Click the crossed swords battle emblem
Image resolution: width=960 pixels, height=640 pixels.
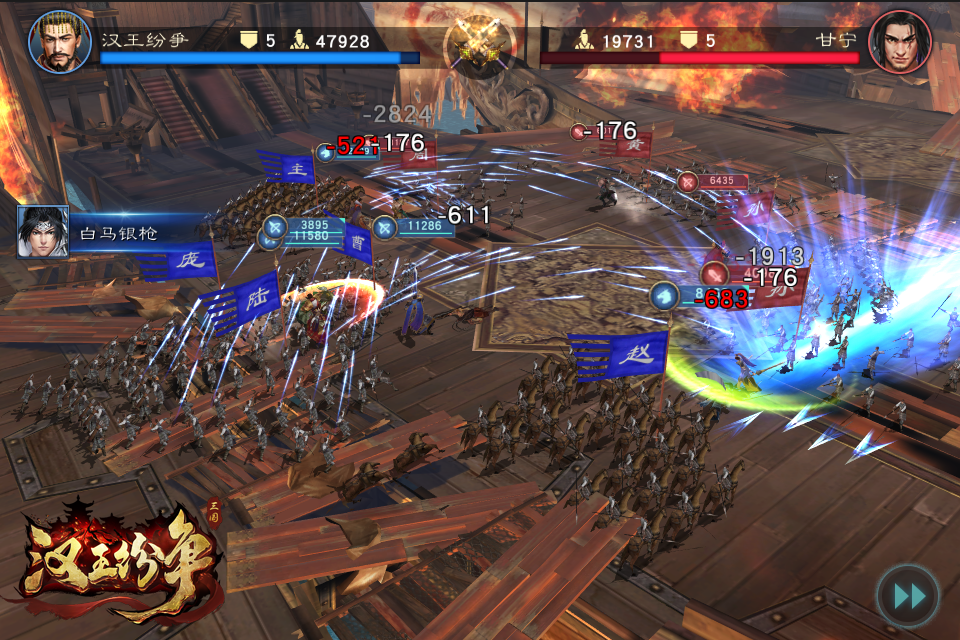pos(479,43)
